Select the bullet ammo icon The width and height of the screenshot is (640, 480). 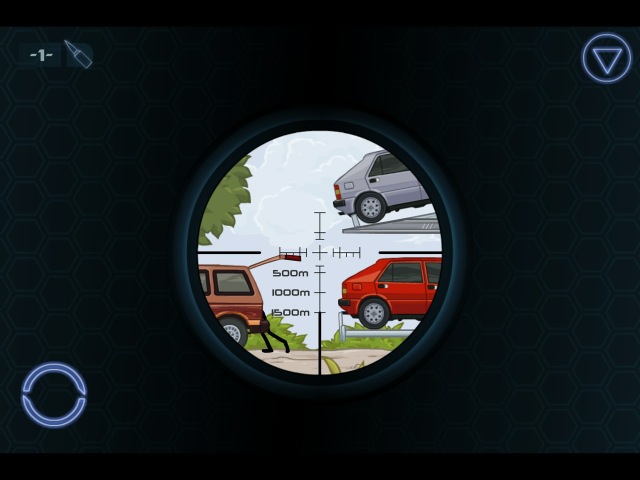point(78,54)
